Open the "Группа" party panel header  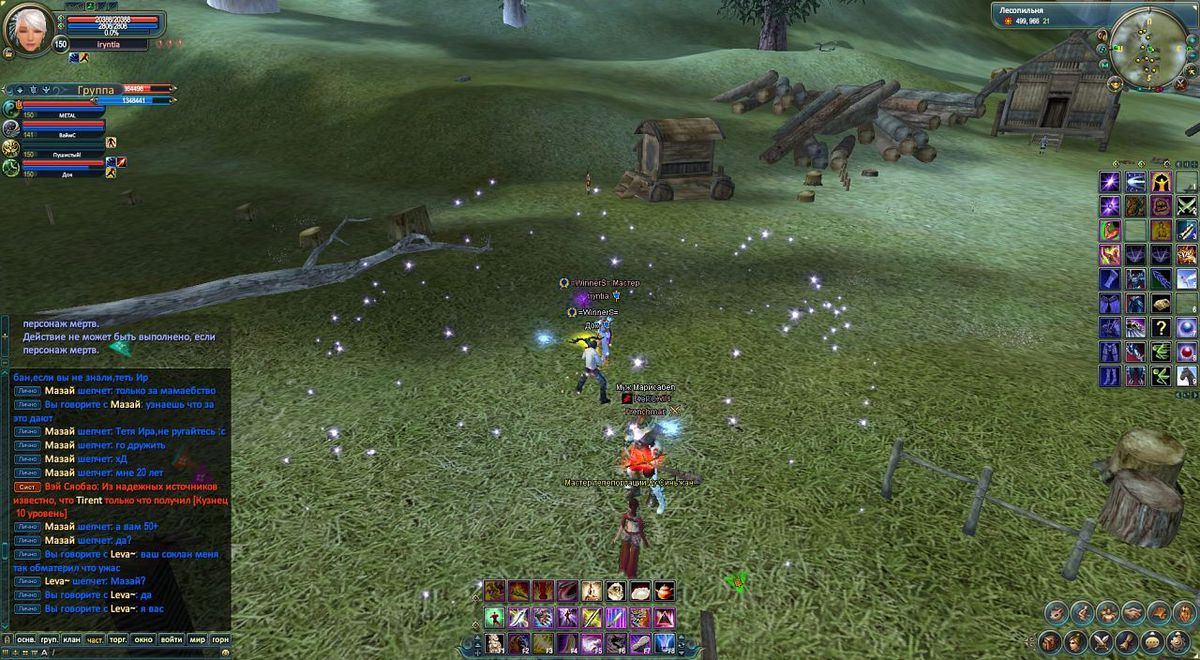click(95, 89)
